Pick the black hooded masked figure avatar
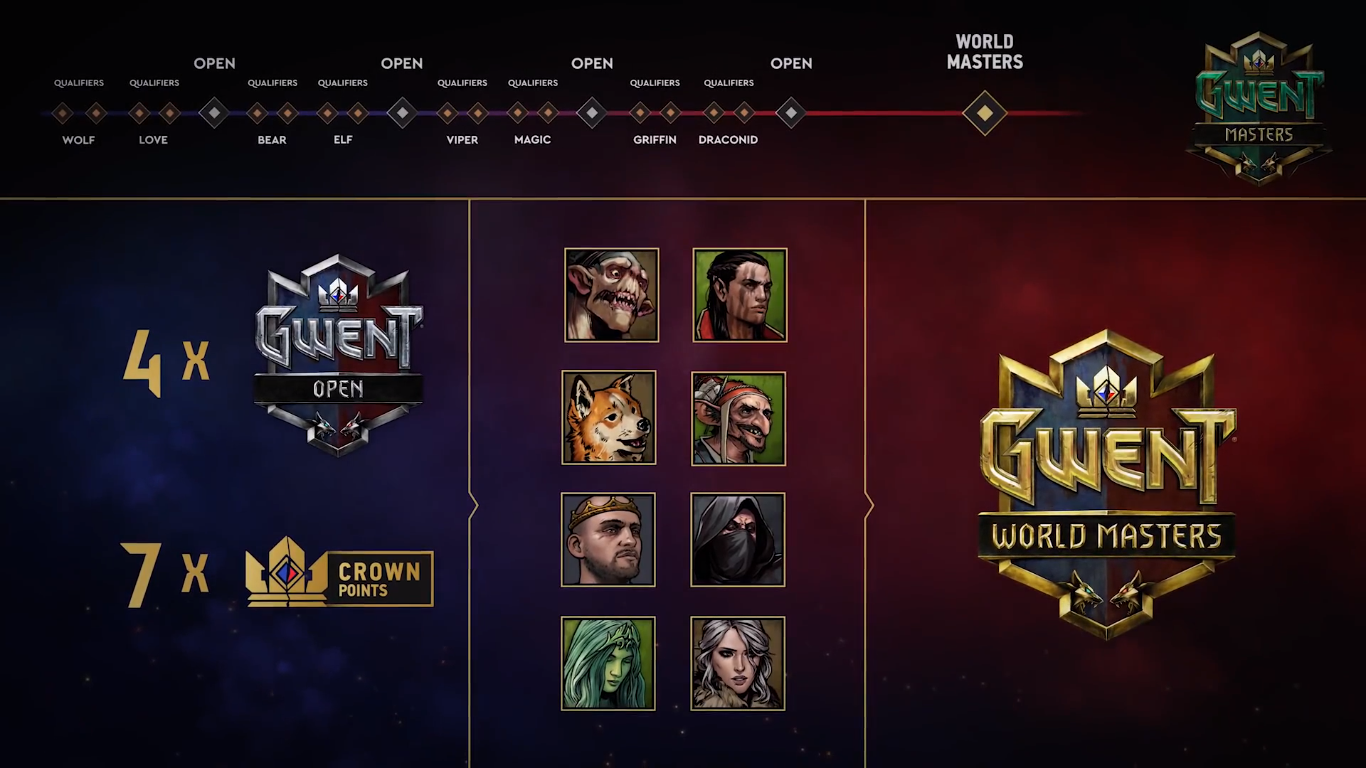This screenshot has width=1366, height=768. (x=738, y=540)
